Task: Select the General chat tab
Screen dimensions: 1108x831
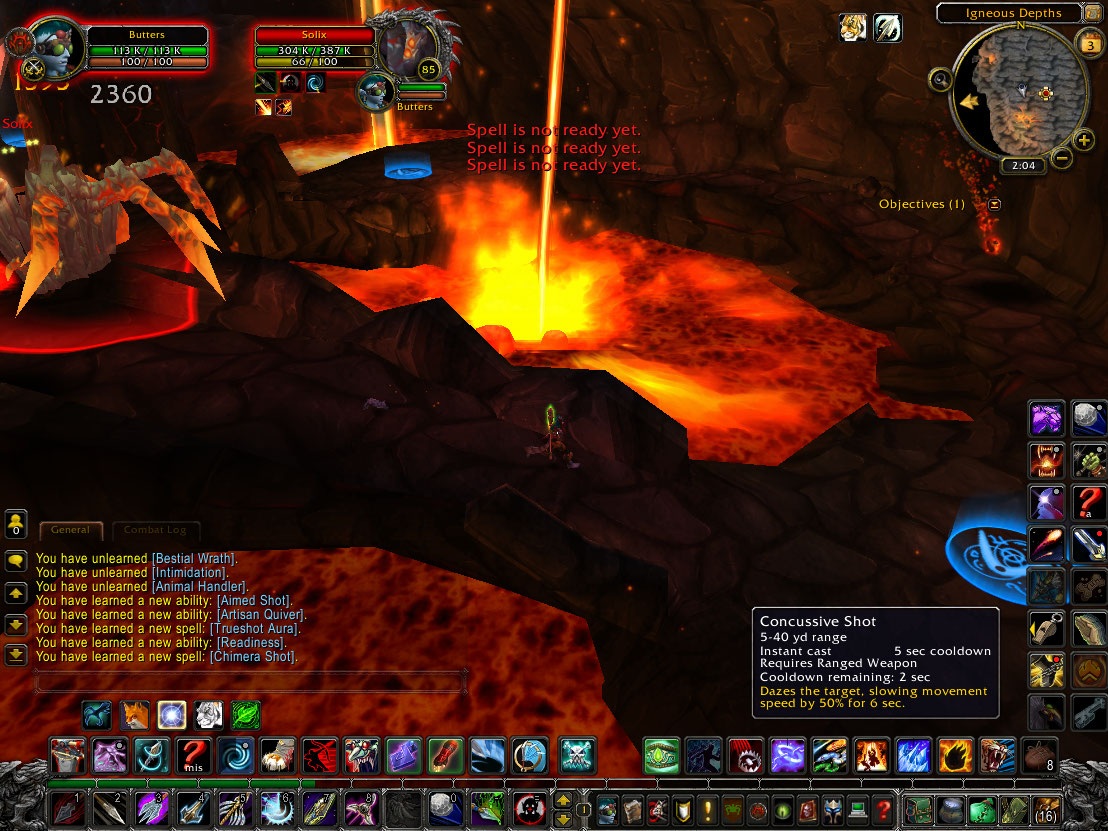Action: click(x=70, y=530)
